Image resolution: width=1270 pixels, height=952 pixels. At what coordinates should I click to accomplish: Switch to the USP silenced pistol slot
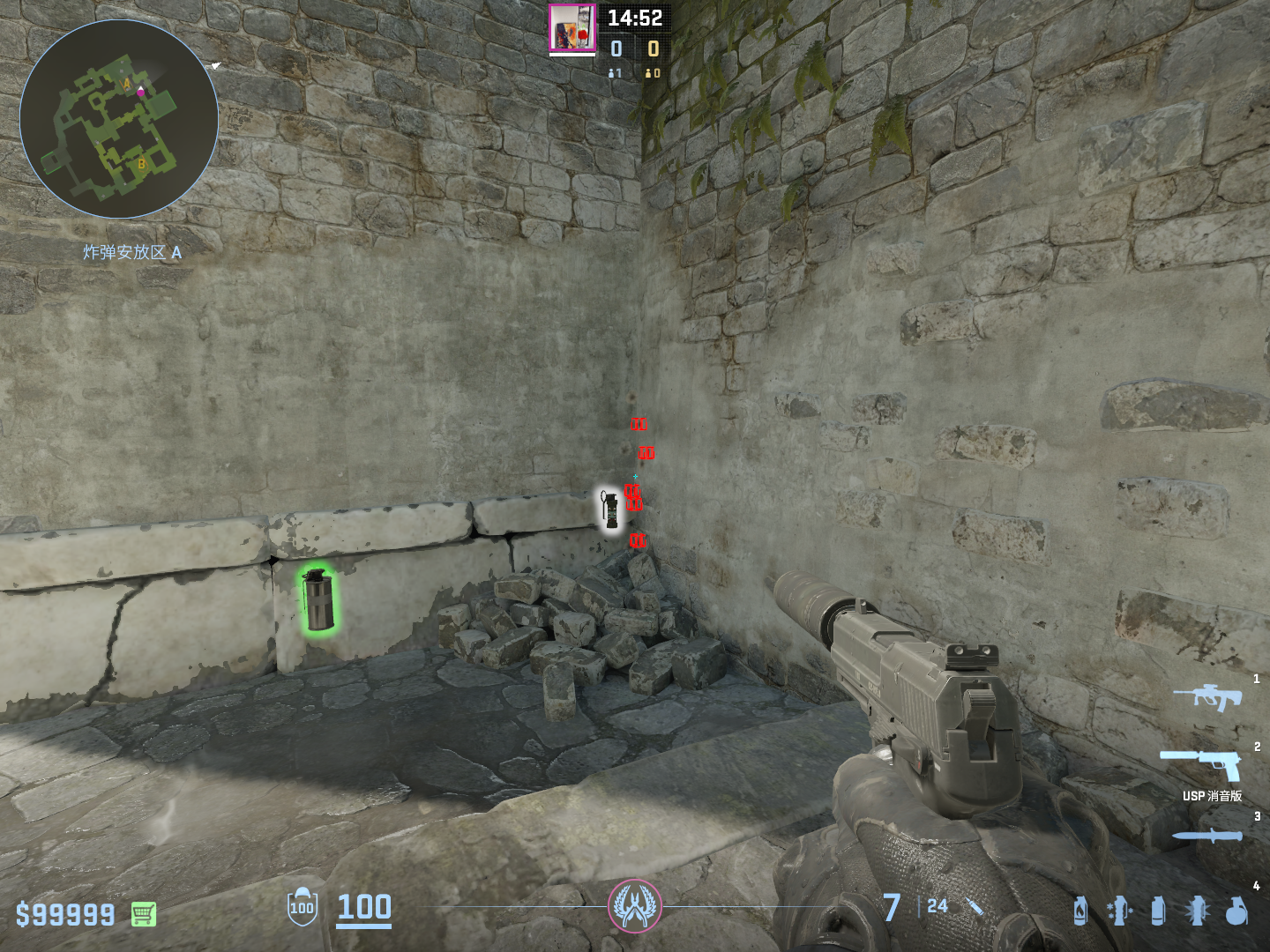coord(1201,763)
